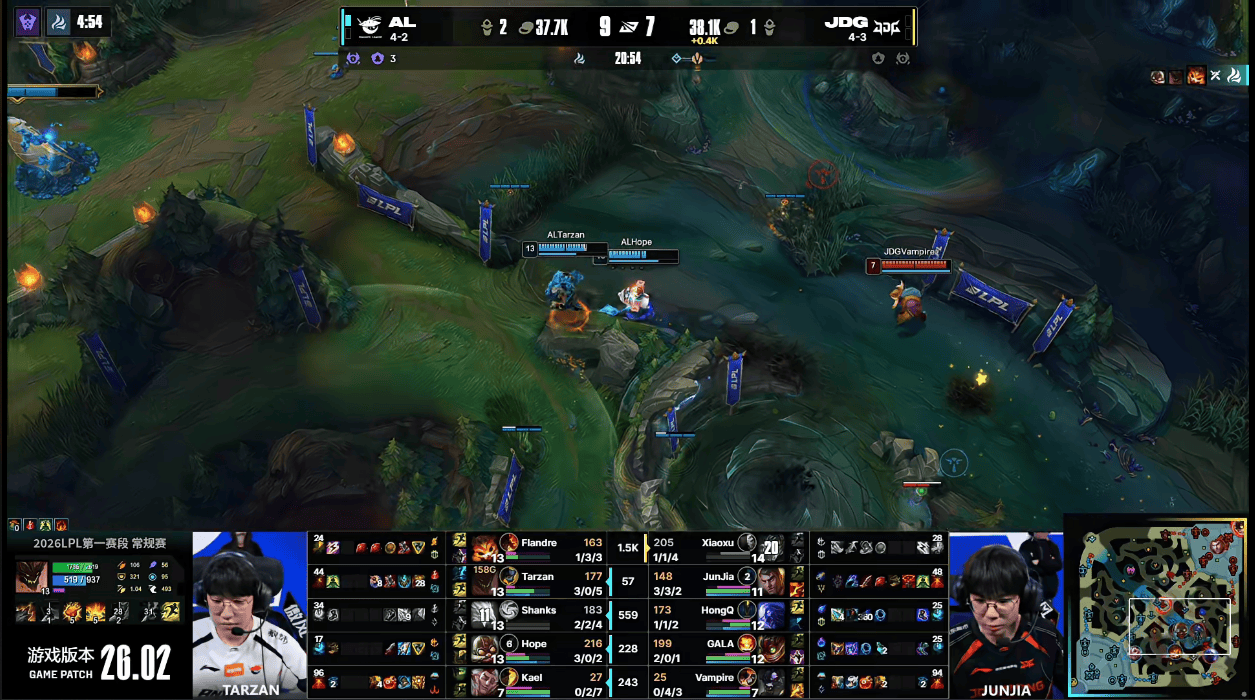
Task: Select the champion portrait in the stats panel
Action: (30, 577)
